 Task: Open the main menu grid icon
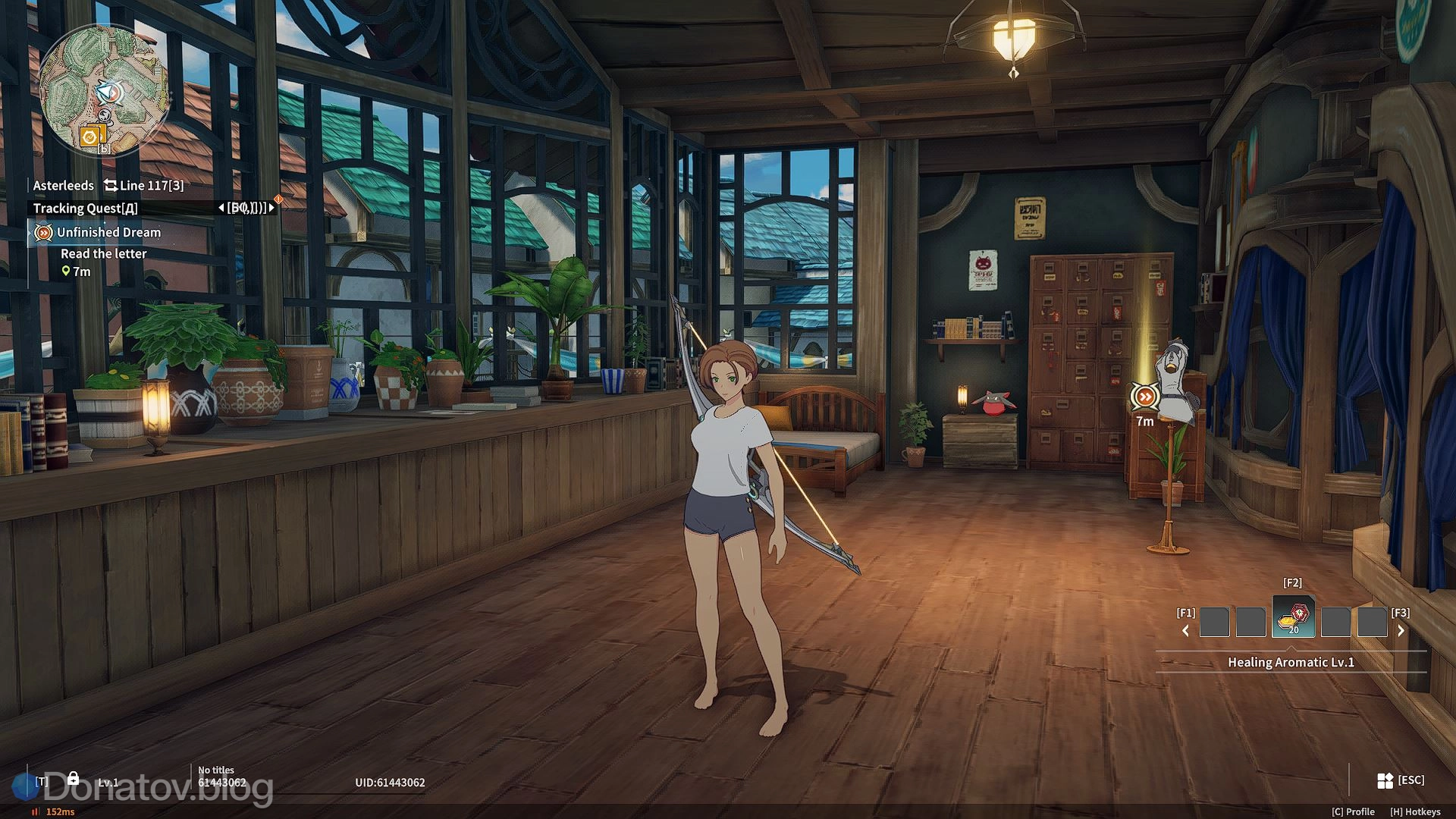click(x=1385, y=780)
